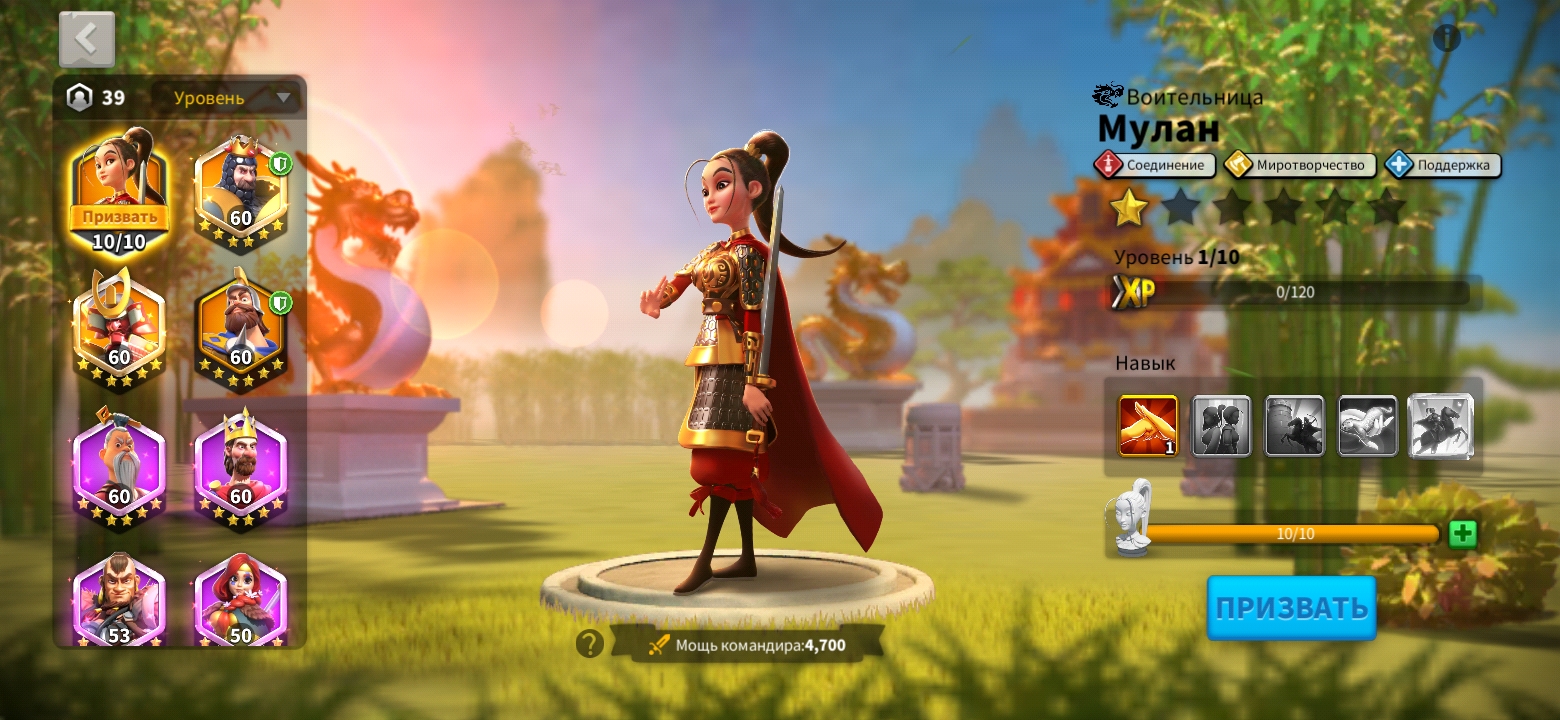Screen dimensions: 1560x720
Task: Open Mulan's first active skill icon
Action: point(1147,427)
